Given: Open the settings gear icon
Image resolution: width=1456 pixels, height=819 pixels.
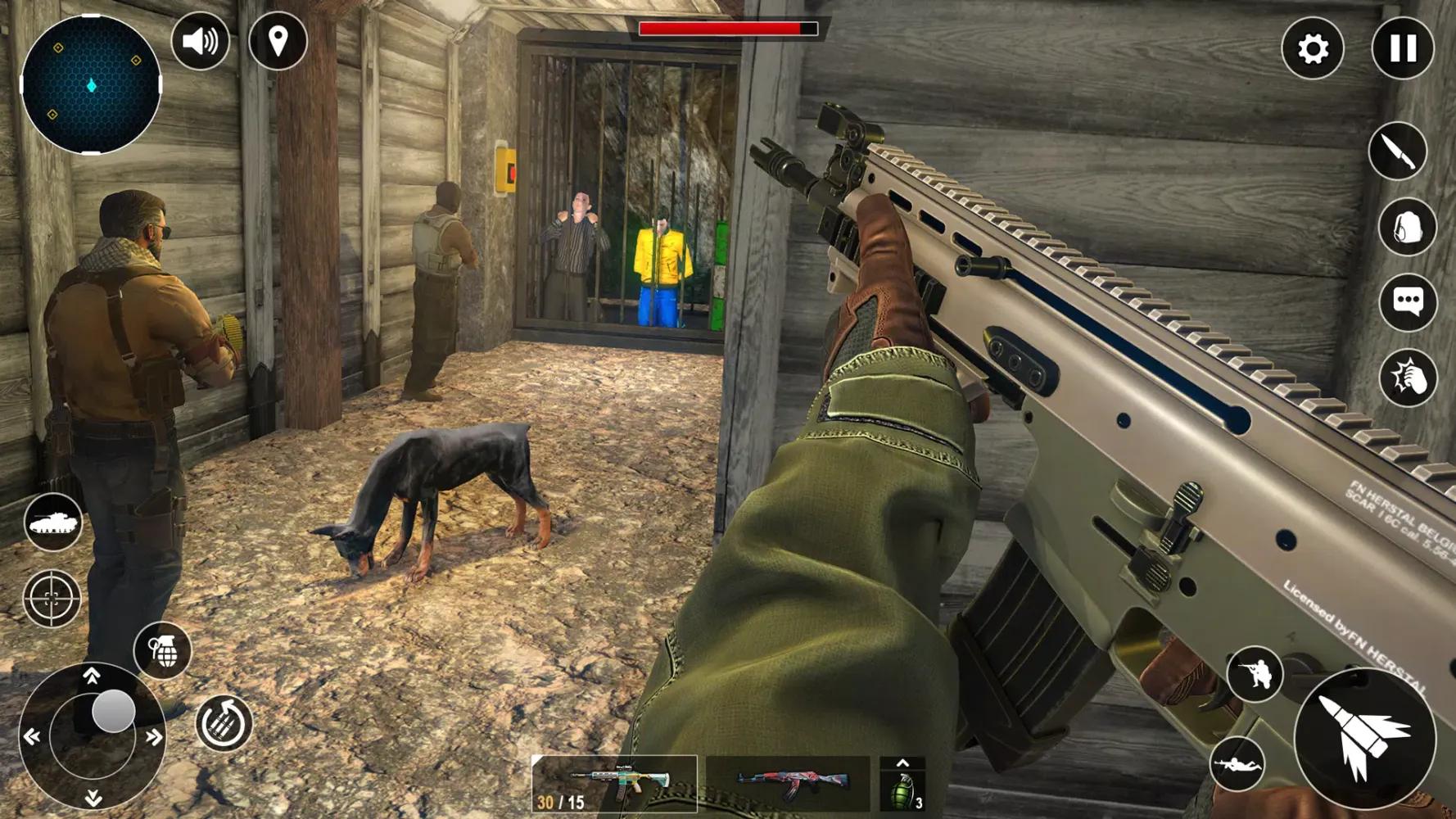Looking at the screenshot, I should 1314,49.
